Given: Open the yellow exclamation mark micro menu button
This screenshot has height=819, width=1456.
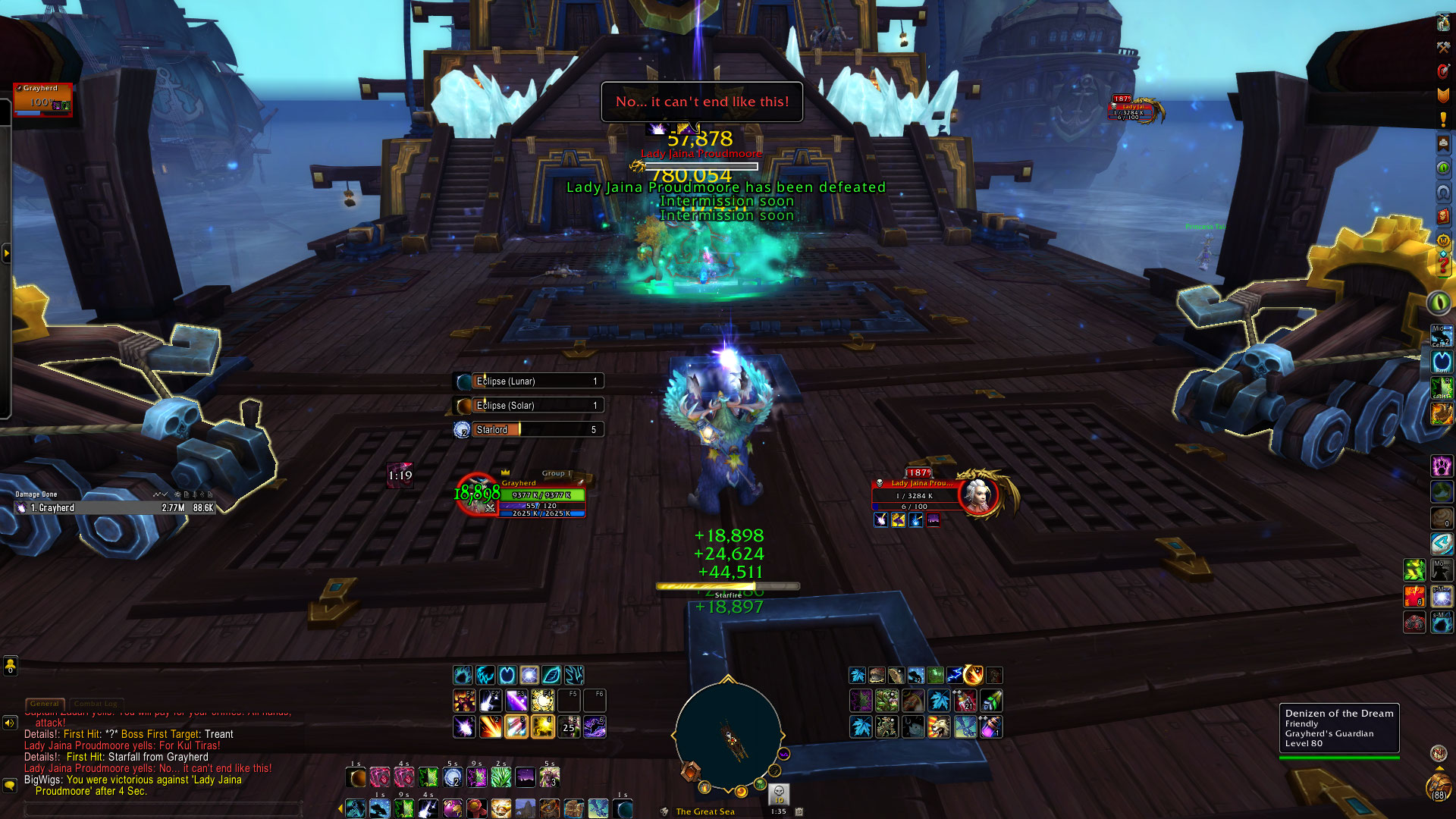Looking at the screenshot, I should coord(1442,119).
